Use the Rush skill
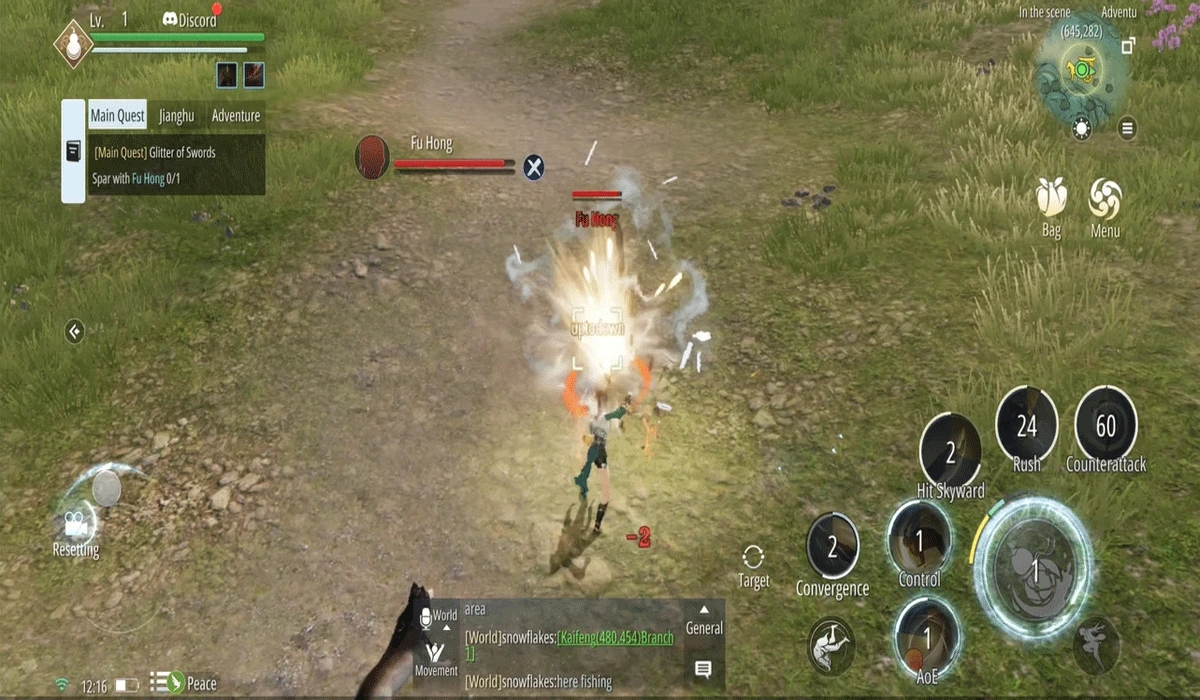 tap(1027, 427)
